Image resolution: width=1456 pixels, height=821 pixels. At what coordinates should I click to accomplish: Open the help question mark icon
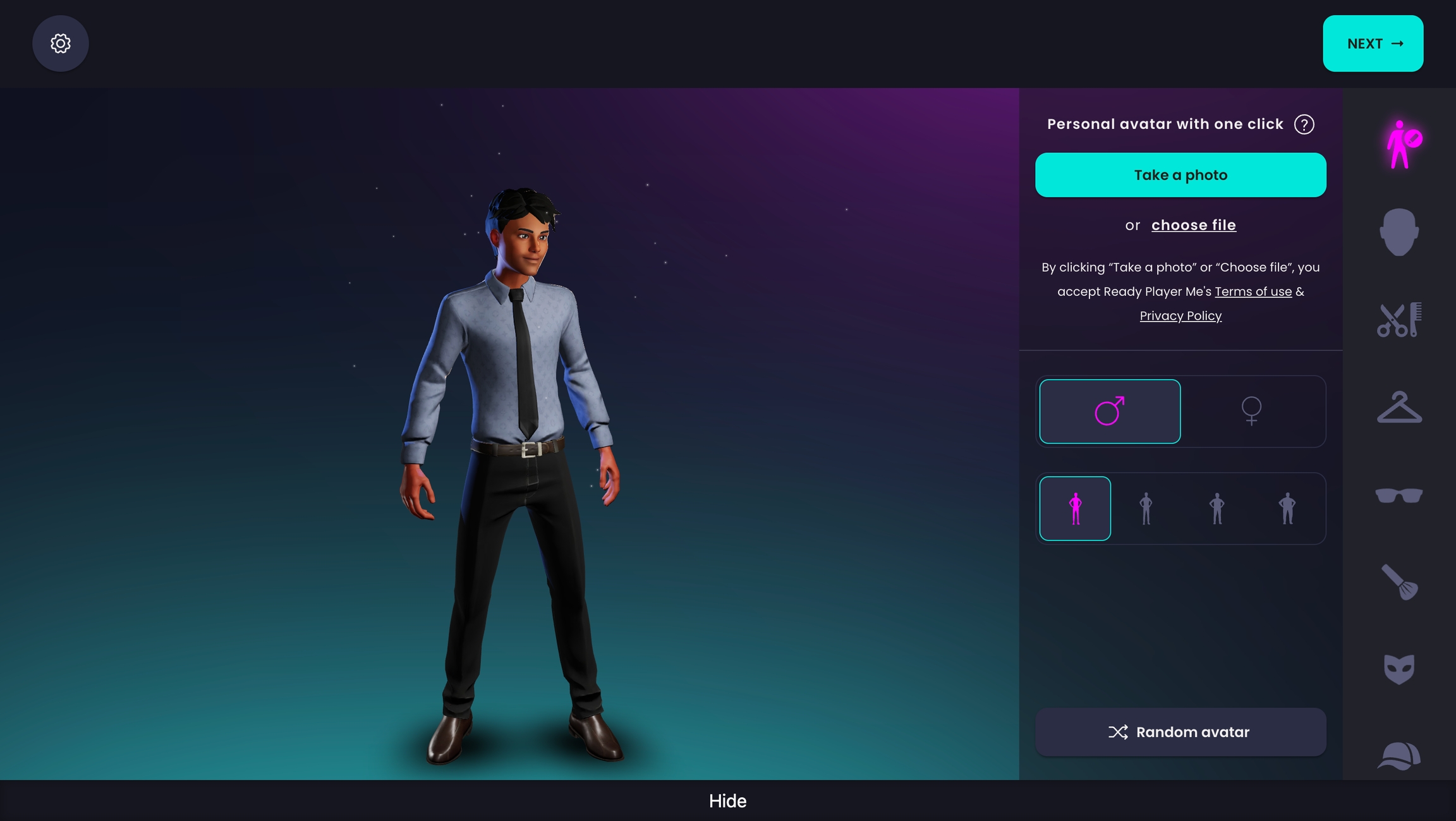1304,125
